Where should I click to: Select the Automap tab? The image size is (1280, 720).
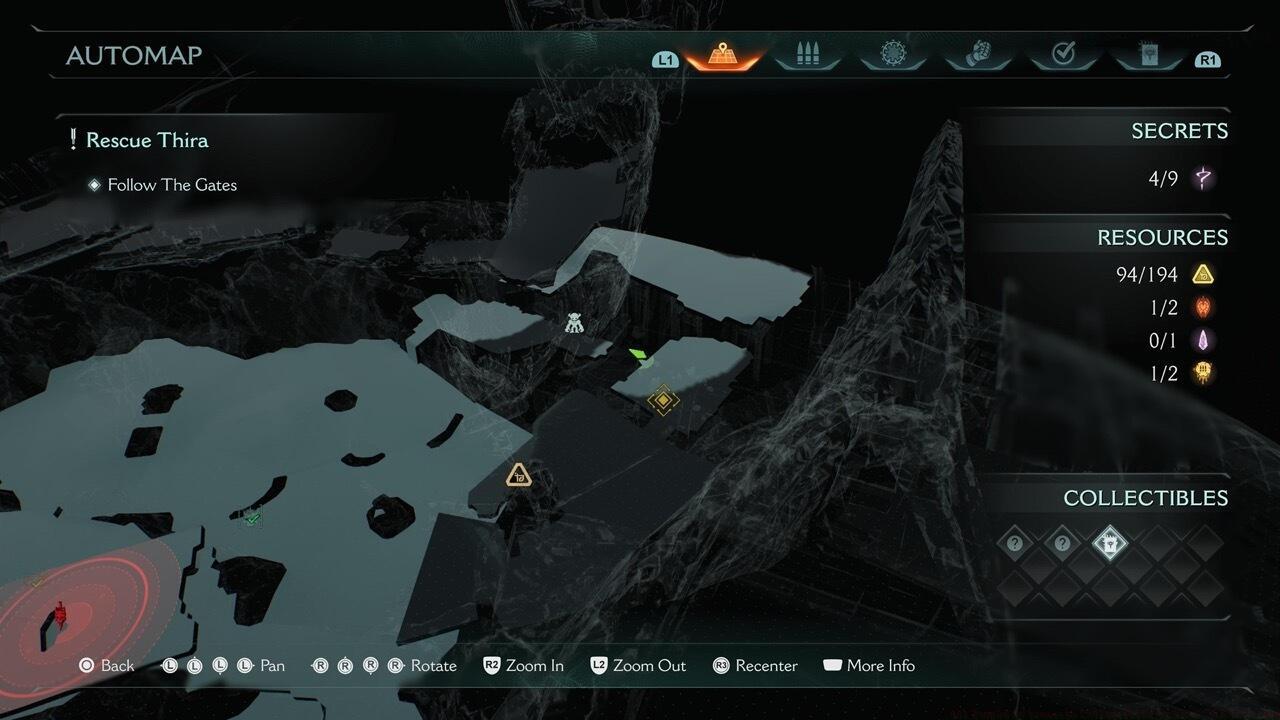coord(723,56)
